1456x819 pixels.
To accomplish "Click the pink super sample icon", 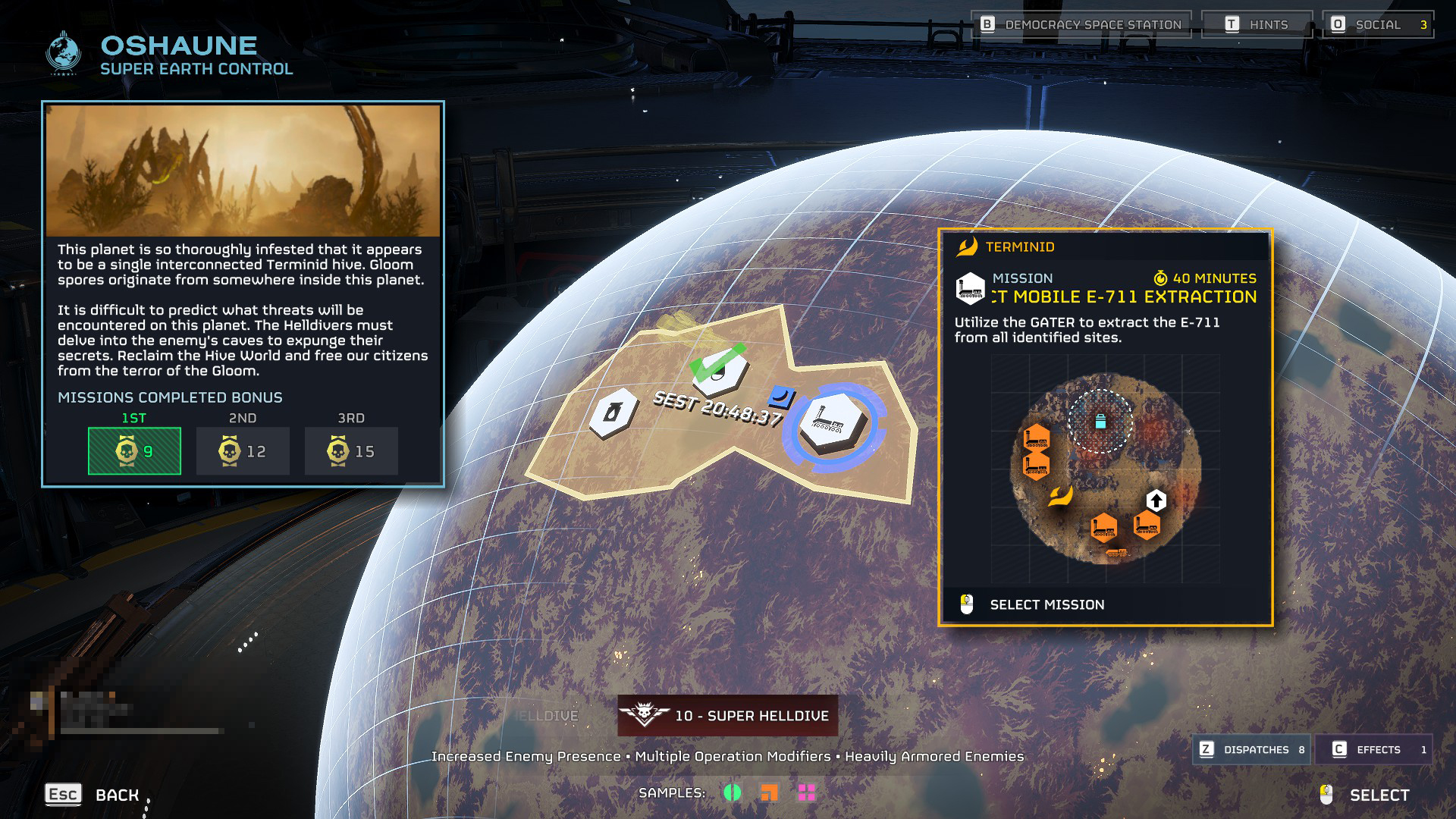I will (x=807, y=792).
